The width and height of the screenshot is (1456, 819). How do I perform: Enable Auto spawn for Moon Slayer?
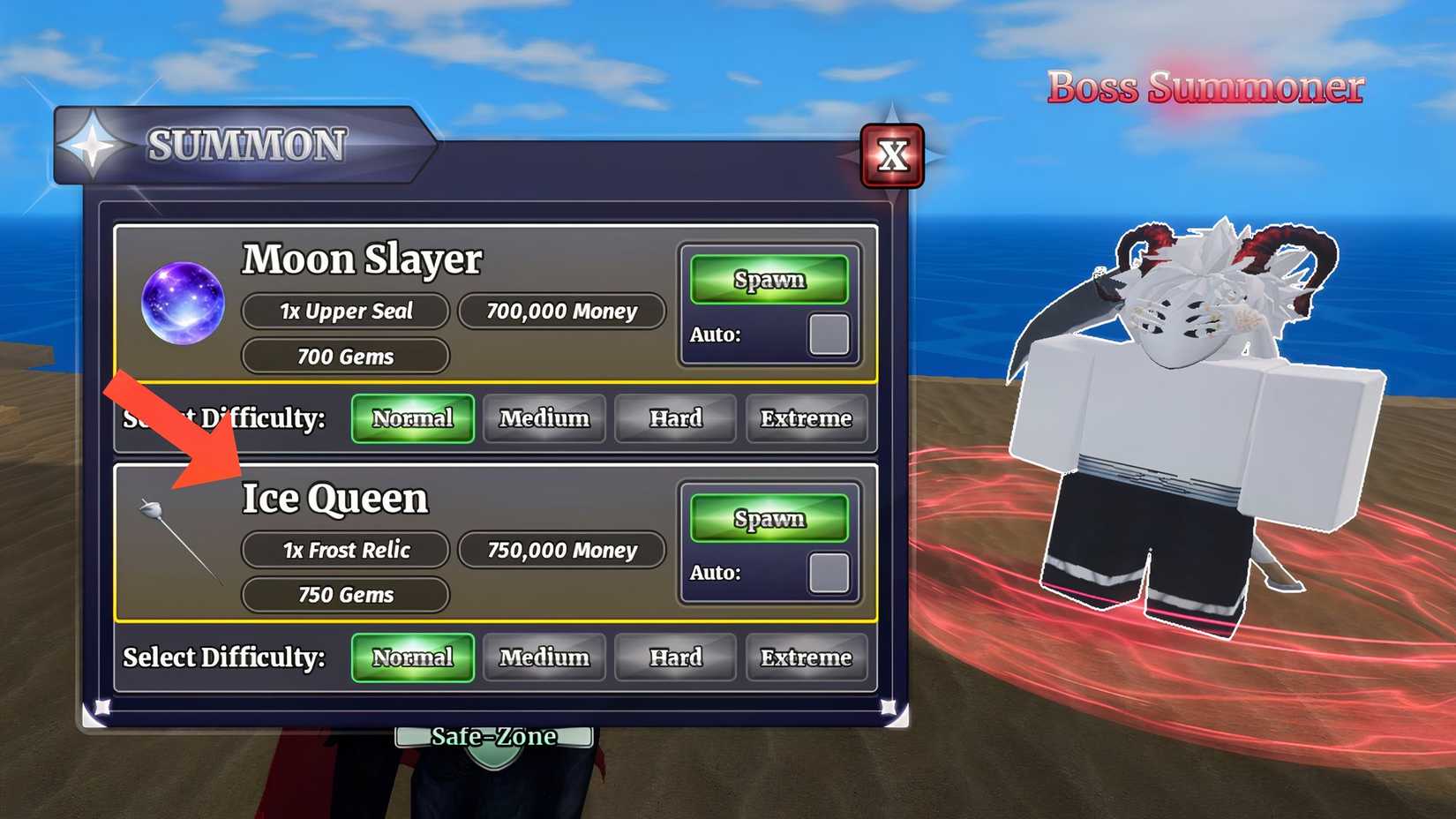pyautogui.click(x=829, y=335)
